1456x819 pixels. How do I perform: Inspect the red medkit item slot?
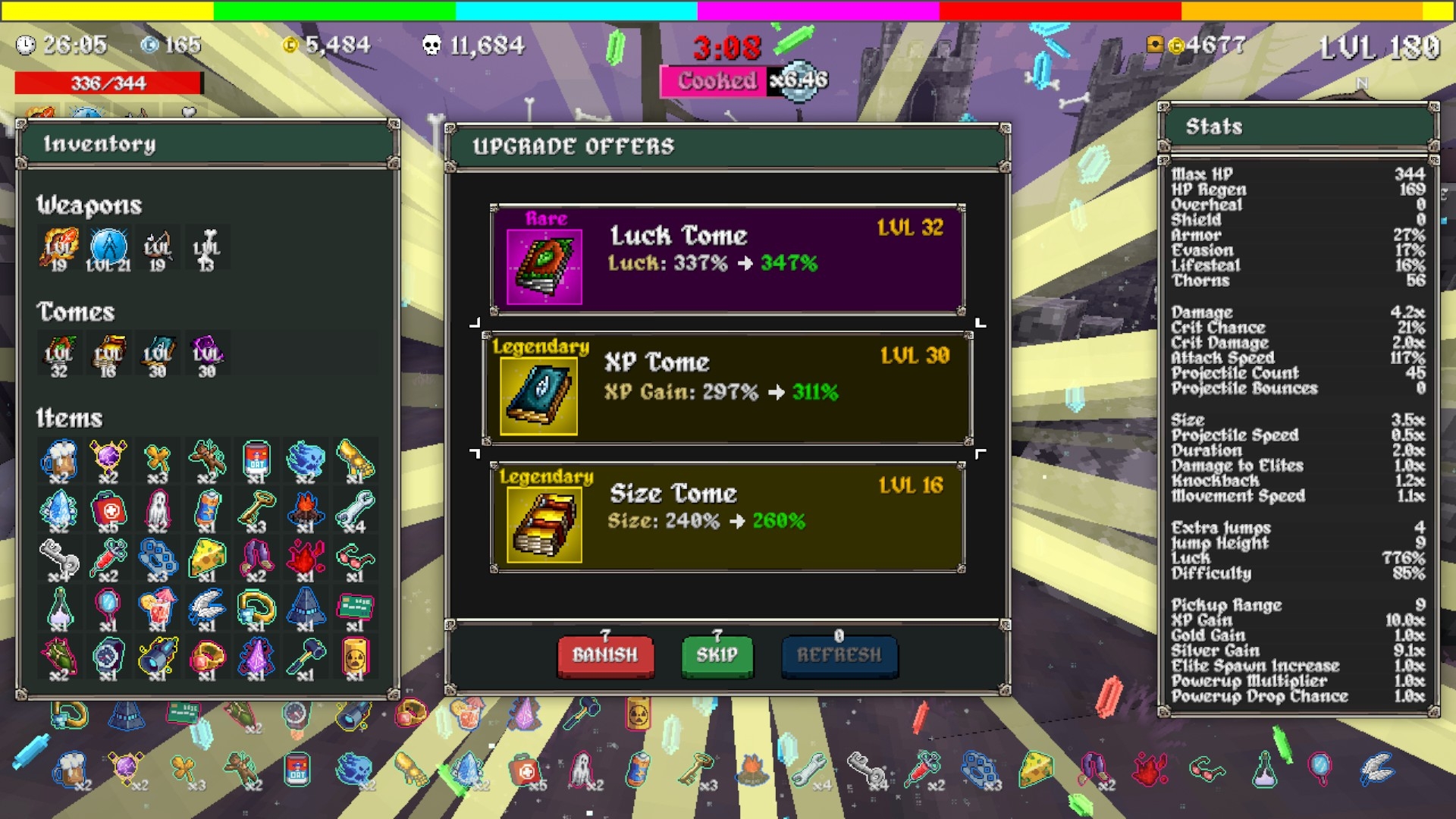click(108, 510)
